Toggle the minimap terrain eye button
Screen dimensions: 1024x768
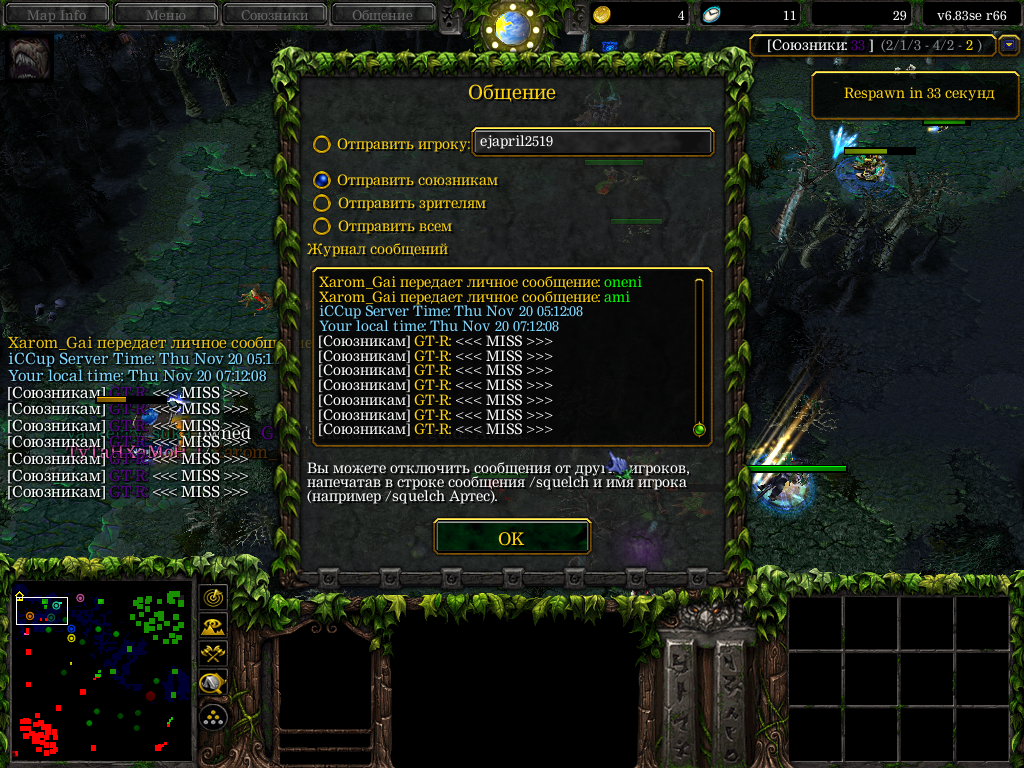(x=213, y=626)
